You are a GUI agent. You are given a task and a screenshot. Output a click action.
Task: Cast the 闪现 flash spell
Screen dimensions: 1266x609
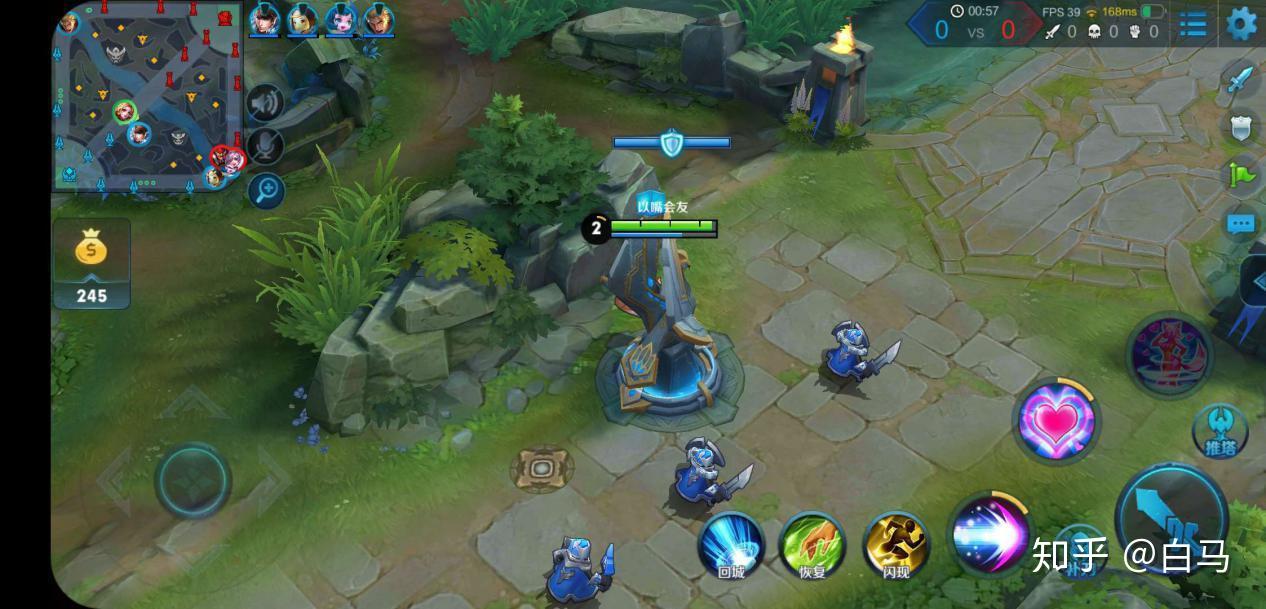896,546
